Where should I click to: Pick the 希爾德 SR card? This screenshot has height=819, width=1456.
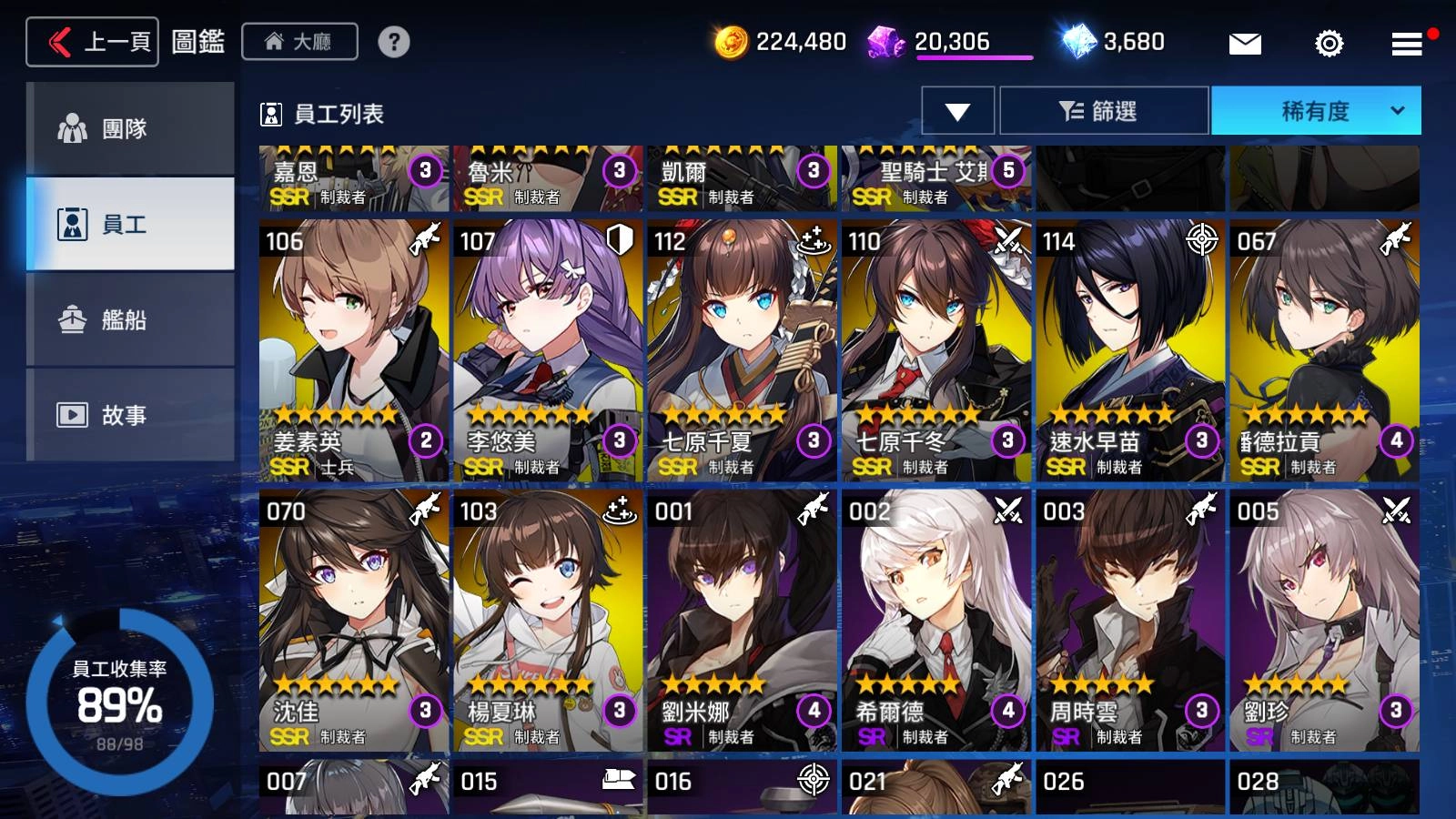point(936,621)
